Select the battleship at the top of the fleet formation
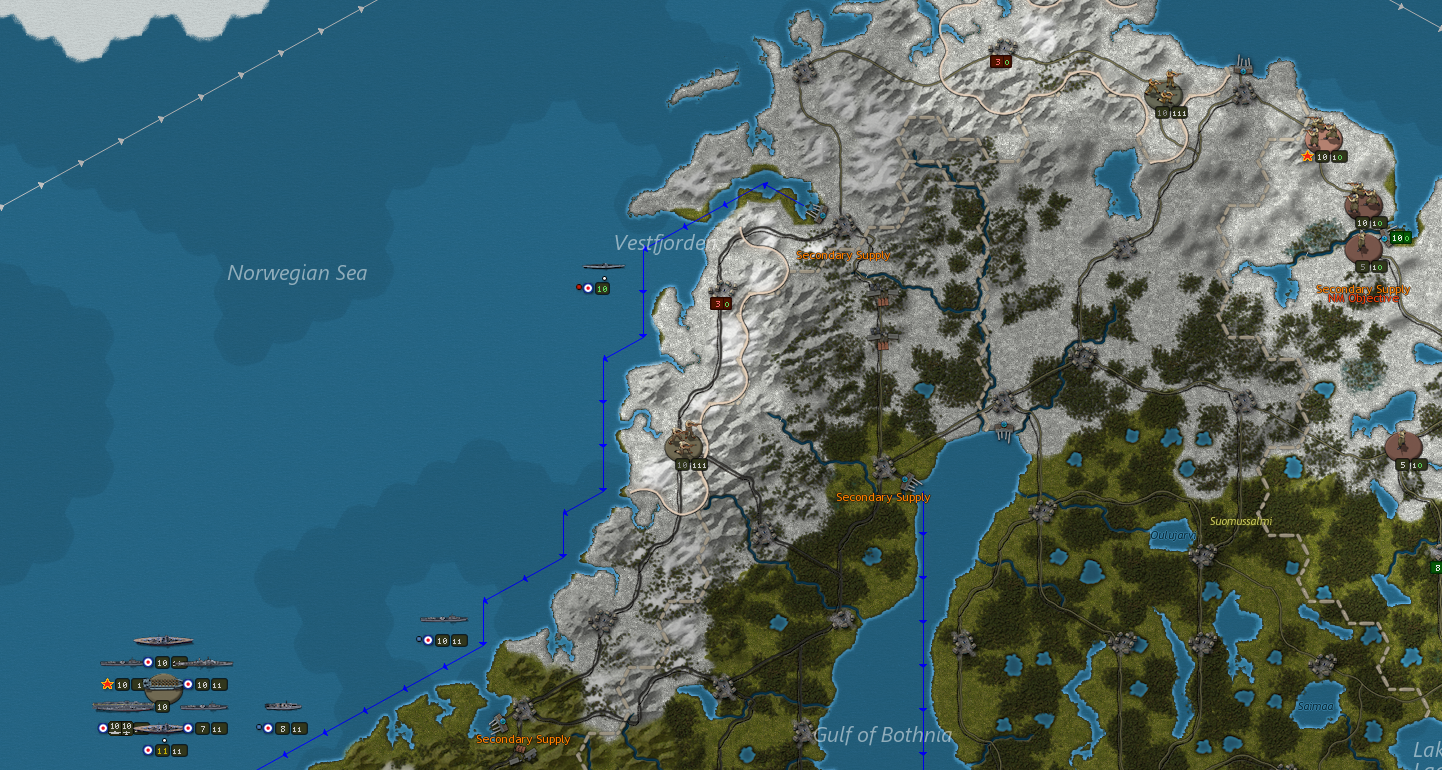The height and width of the screenshot is (770, 1442). click(x=162, y=640)
